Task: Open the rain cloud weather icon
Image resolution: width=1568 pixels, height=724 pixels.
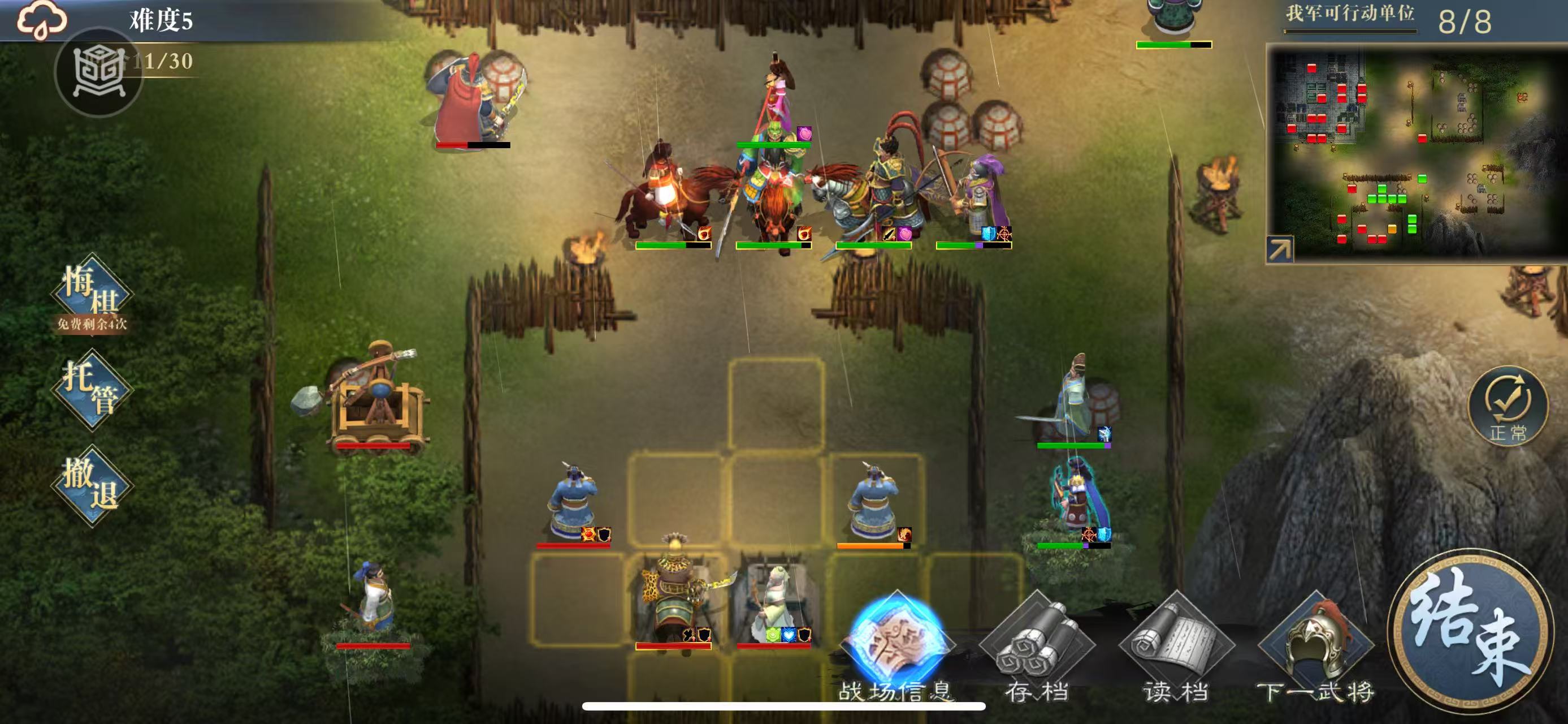Action: pos(41,19)
